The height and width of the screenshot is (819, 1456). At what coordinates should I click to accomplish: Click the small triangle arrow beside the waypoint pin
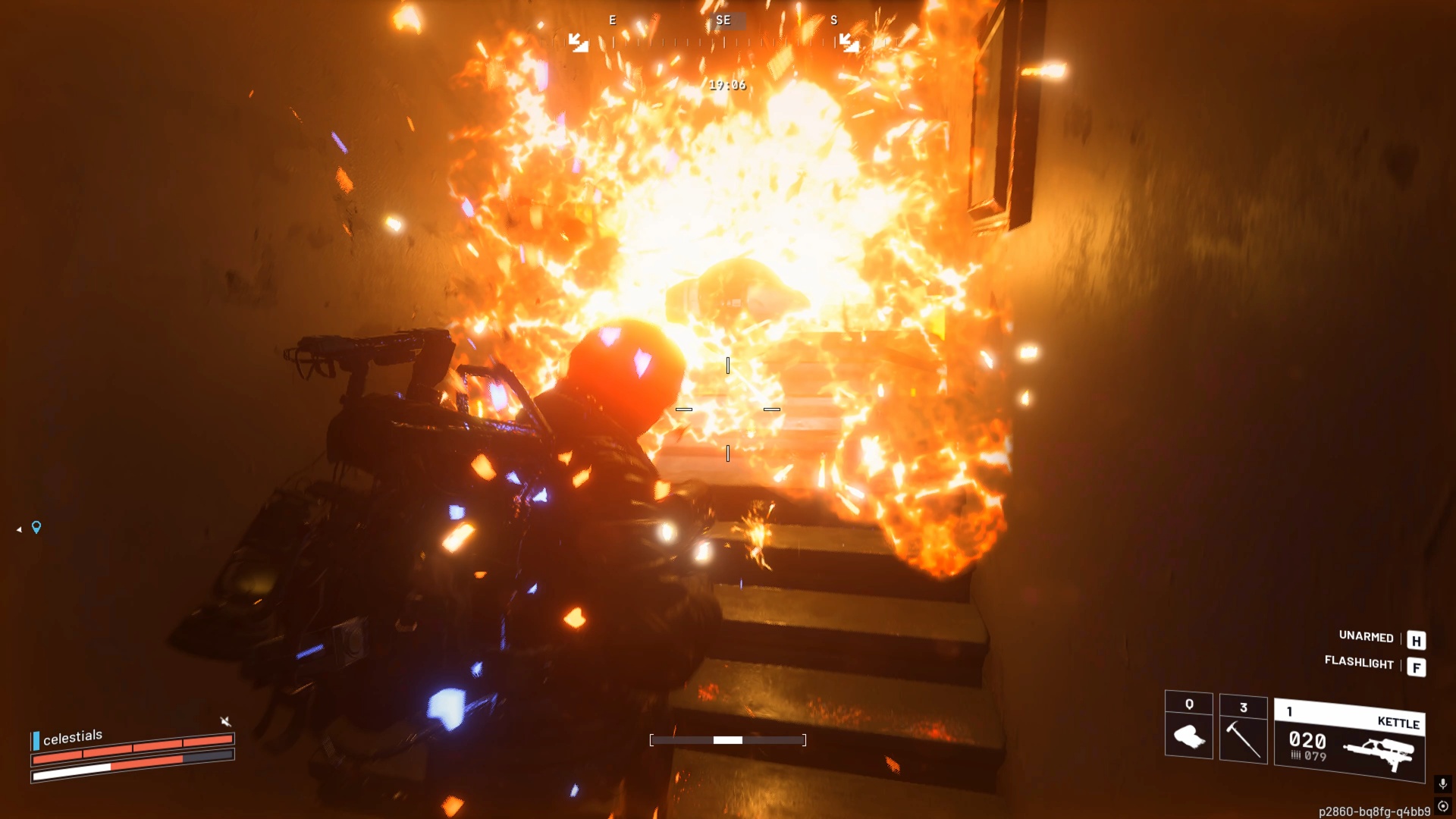pyautogui.click(x=17, y=530)
